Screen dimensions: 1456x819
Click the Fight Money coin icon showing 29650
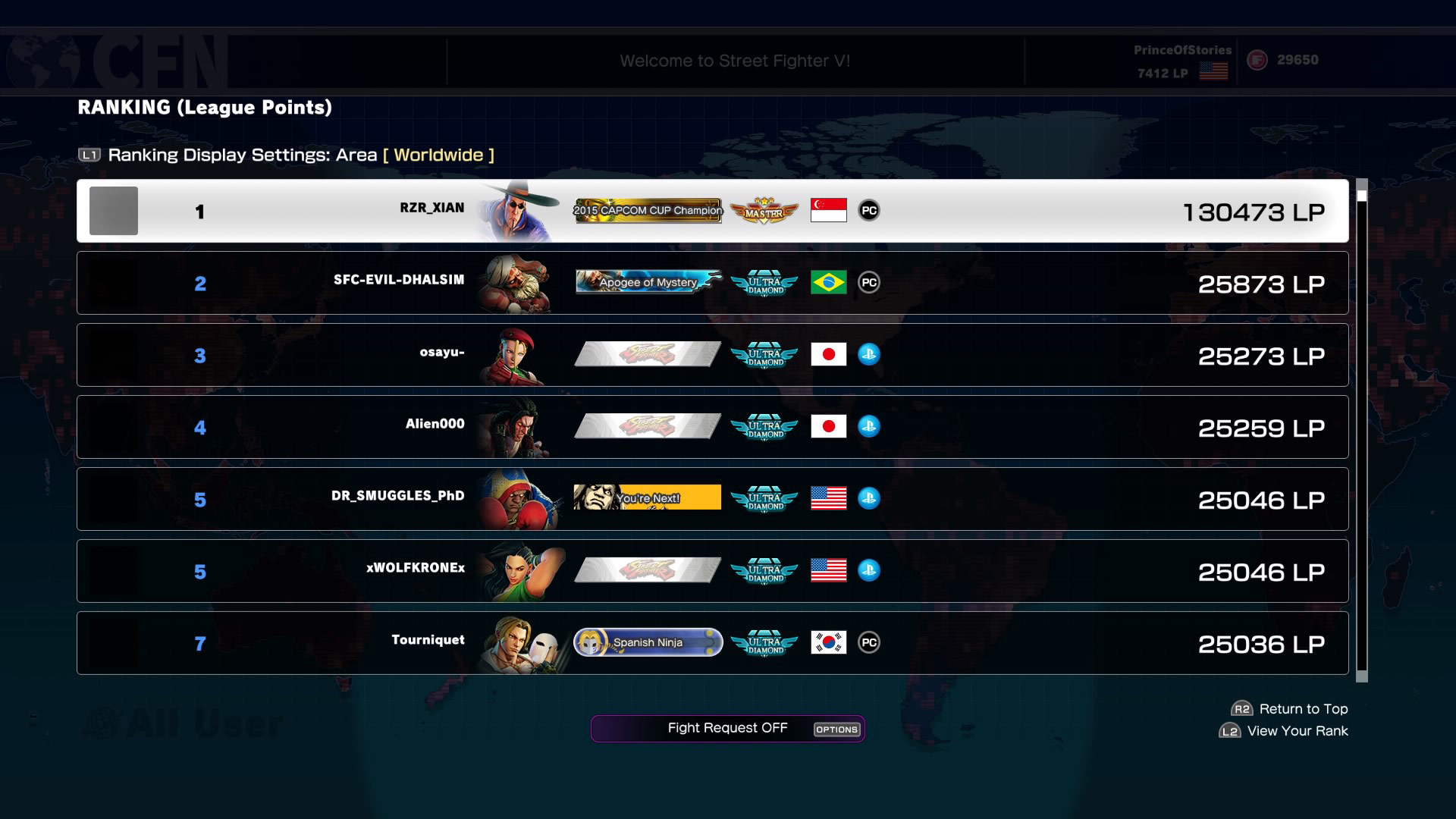point(1257,59)
